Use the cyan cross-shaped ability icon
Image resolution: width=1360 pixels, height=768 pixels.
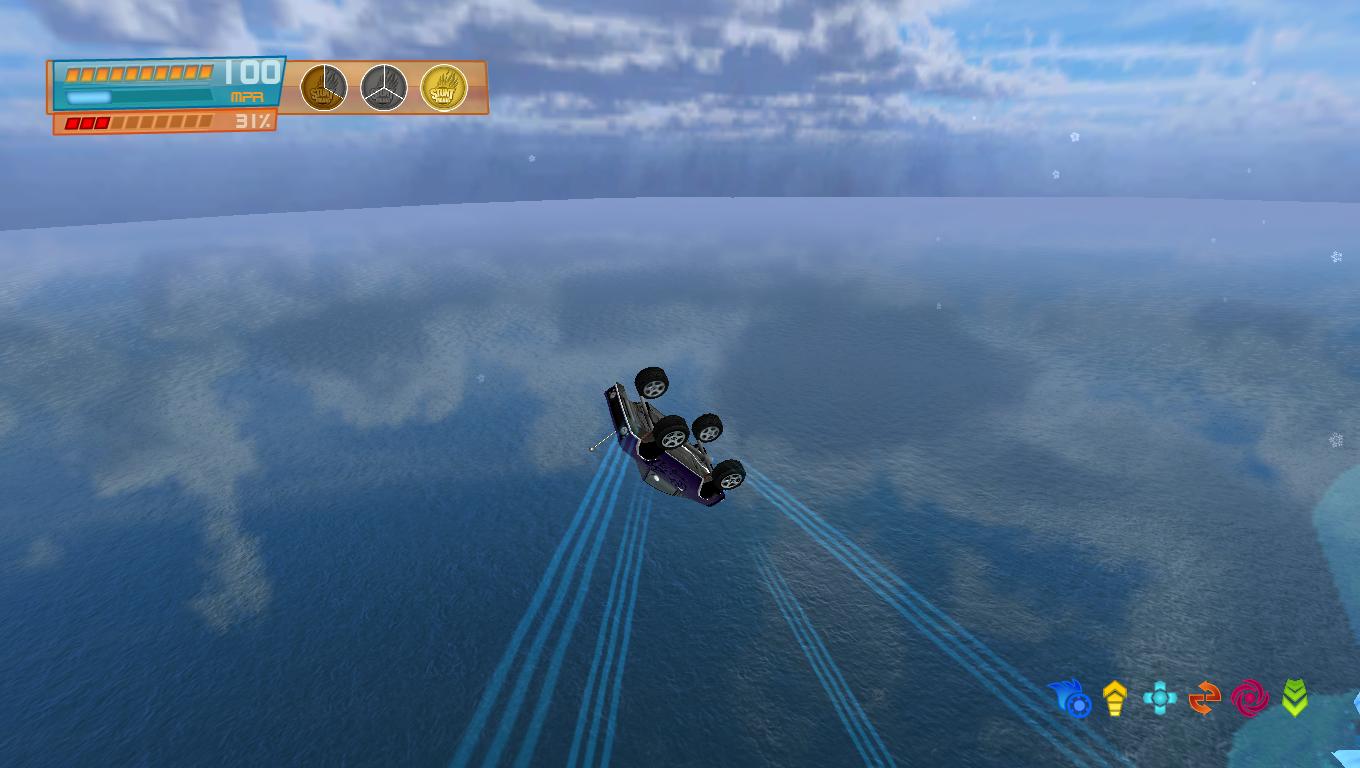[x=1159, y=698]
